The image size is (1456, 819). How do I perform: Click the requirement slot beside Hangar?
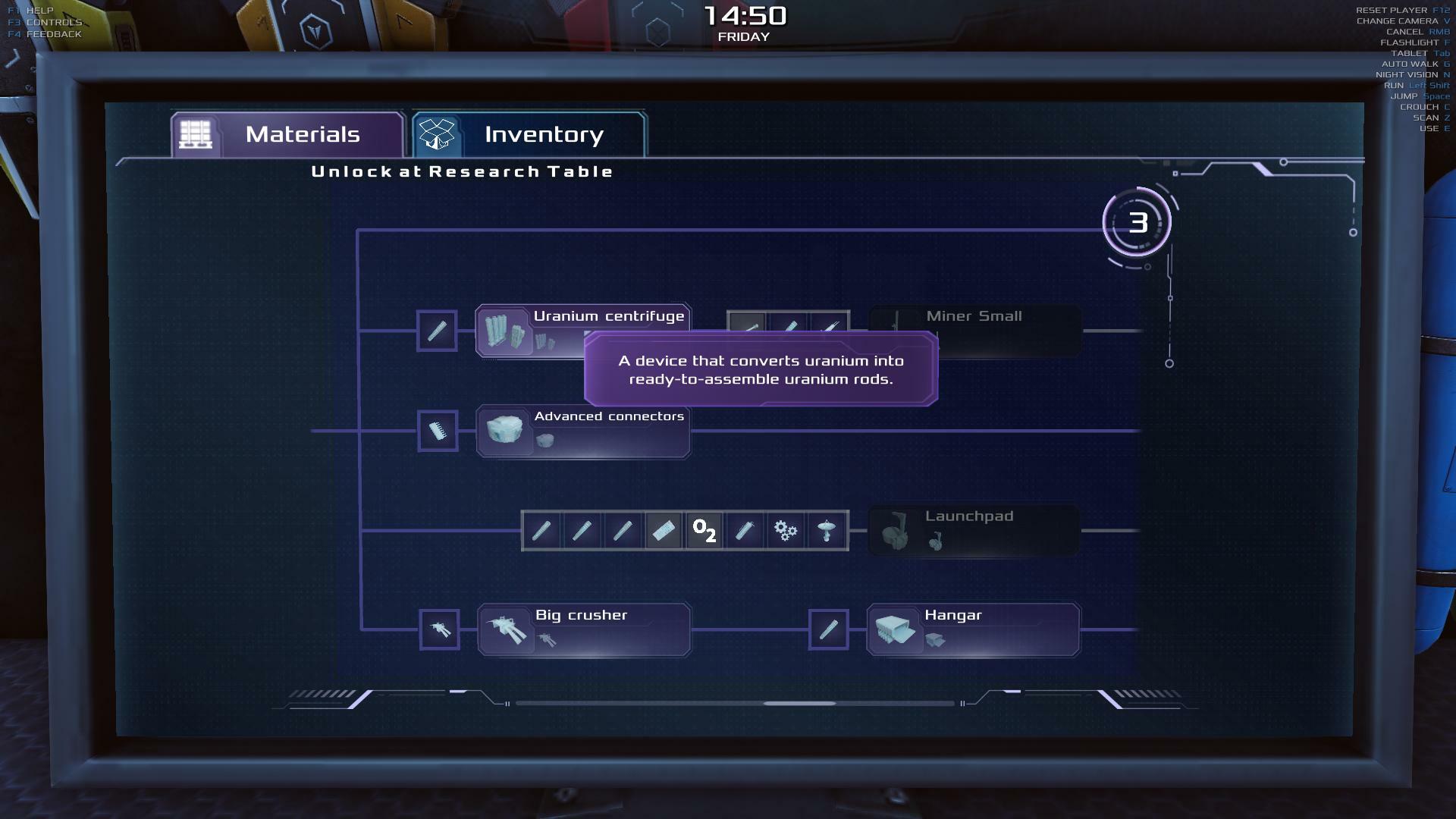coord(828,629)
